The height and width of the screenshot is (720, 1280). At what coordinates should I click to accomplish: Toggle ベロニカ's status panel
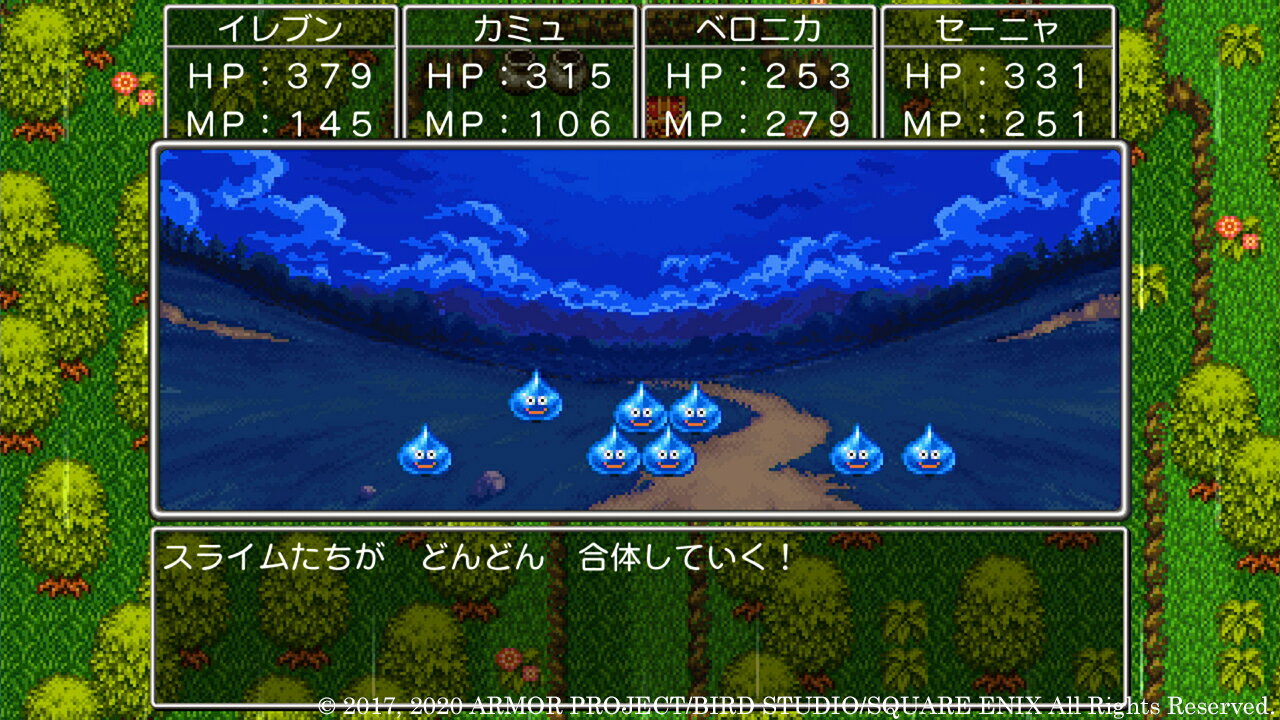click(x=757, y=70)
